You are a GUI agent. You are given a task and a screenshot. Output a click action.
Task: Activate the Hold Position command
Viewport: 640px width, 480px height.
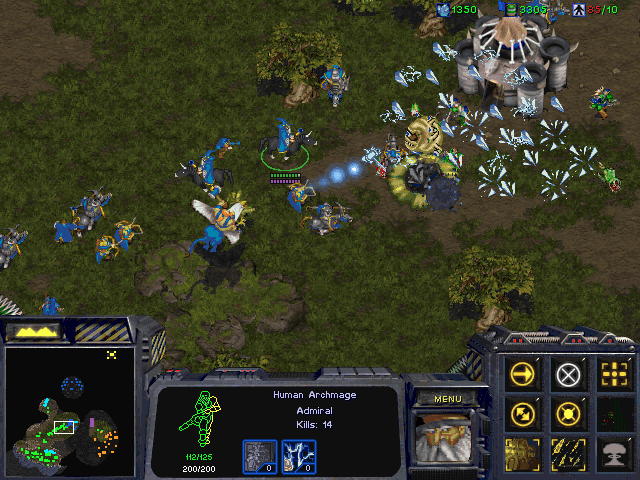(x=568, y=412)
